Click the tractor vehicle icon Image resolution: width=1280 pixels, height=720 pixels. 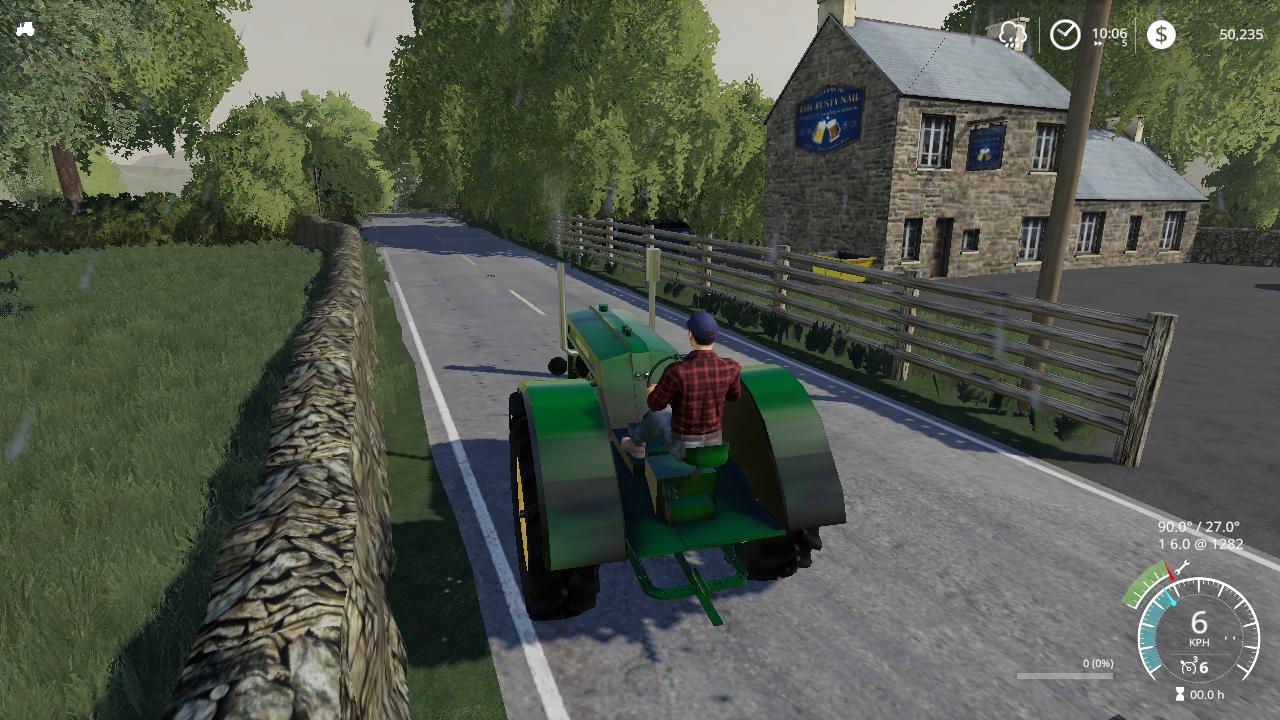click(x=25, y=29)
